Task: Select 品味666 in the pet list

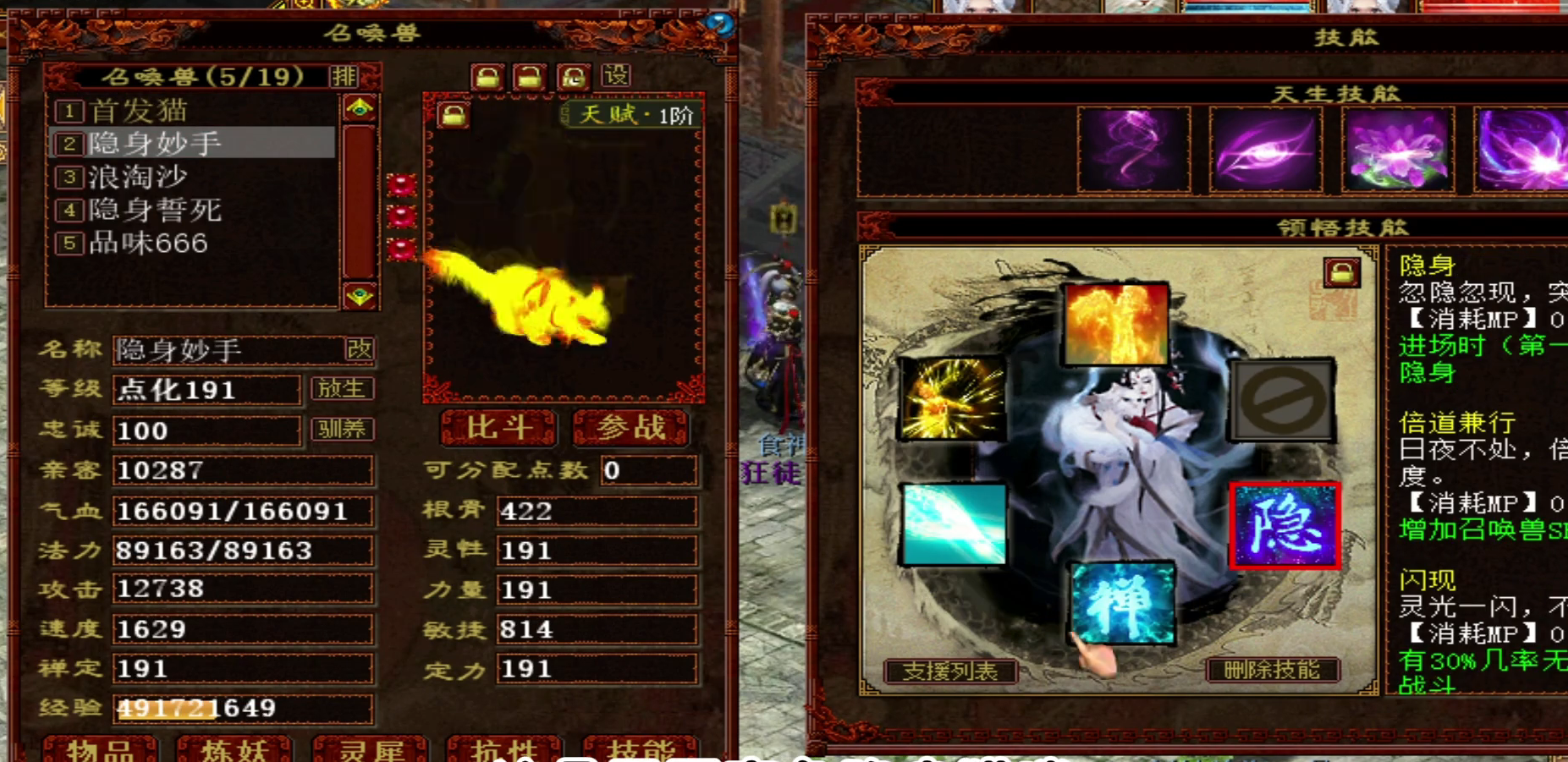Action: point(148,244)
